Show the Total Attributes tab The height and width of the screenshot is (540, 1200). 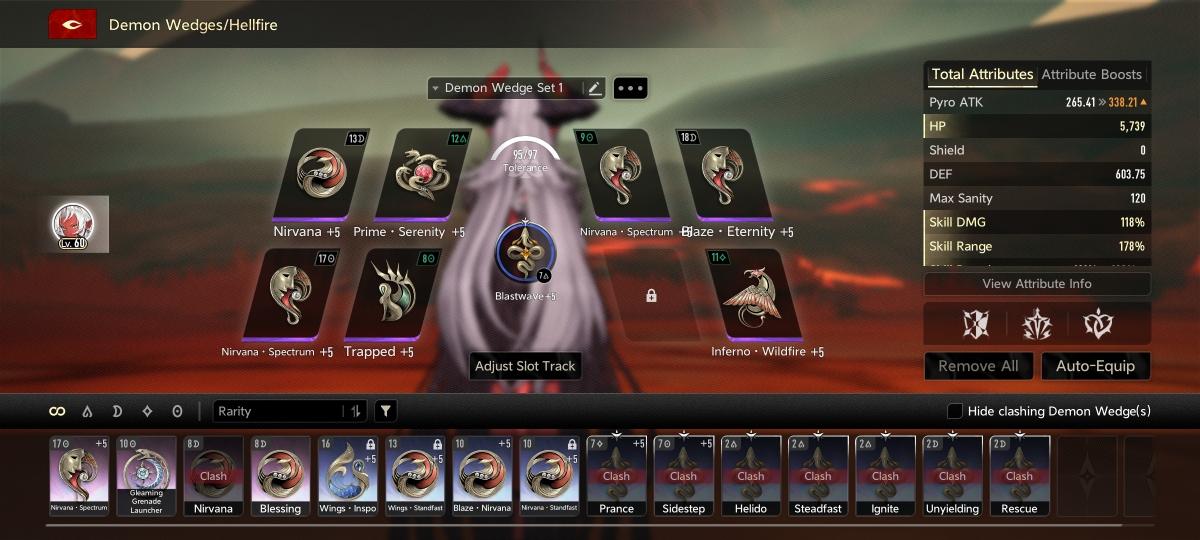981,74
